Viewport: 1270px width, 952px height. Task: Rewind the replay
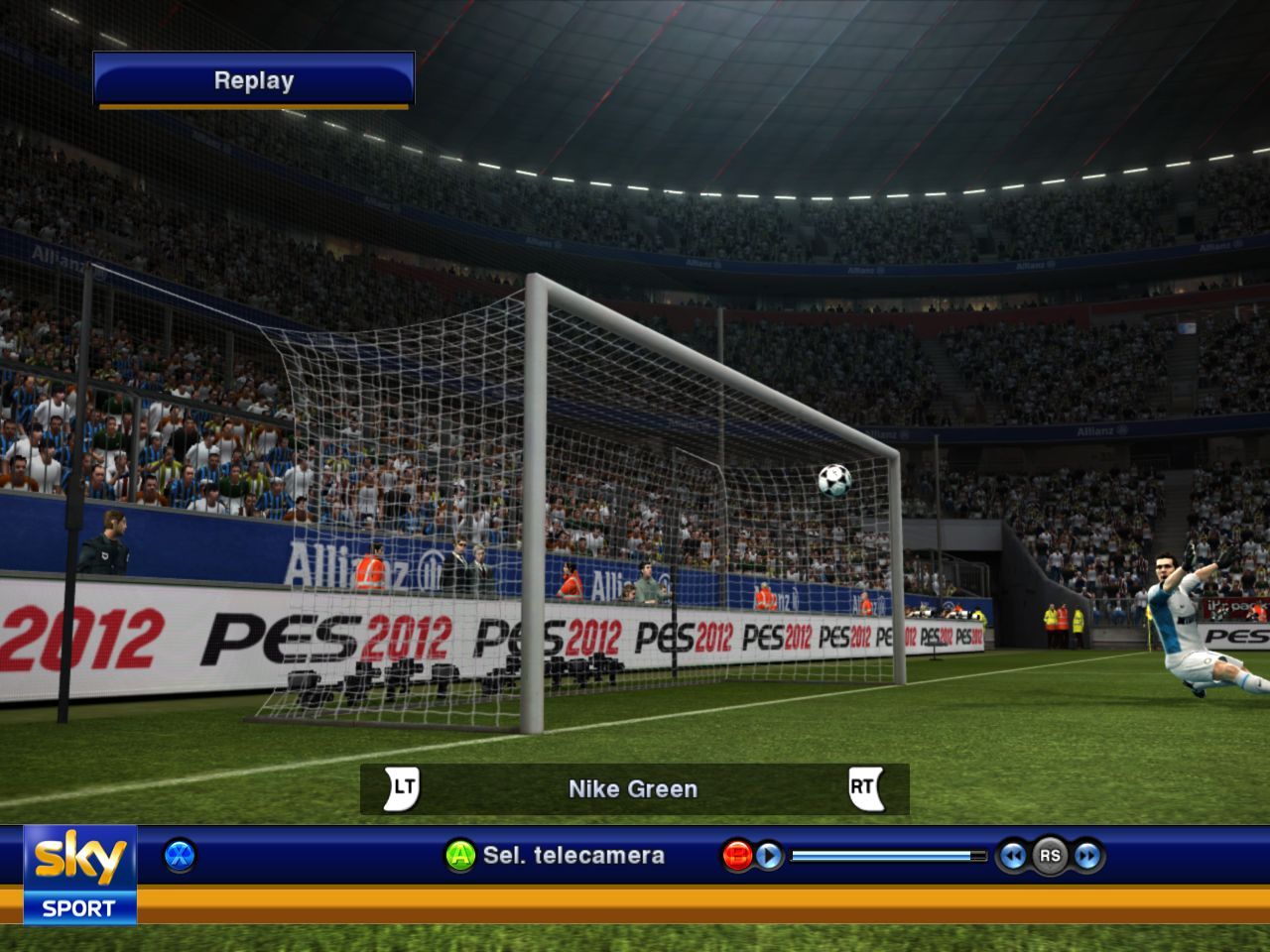(1012, 856)
